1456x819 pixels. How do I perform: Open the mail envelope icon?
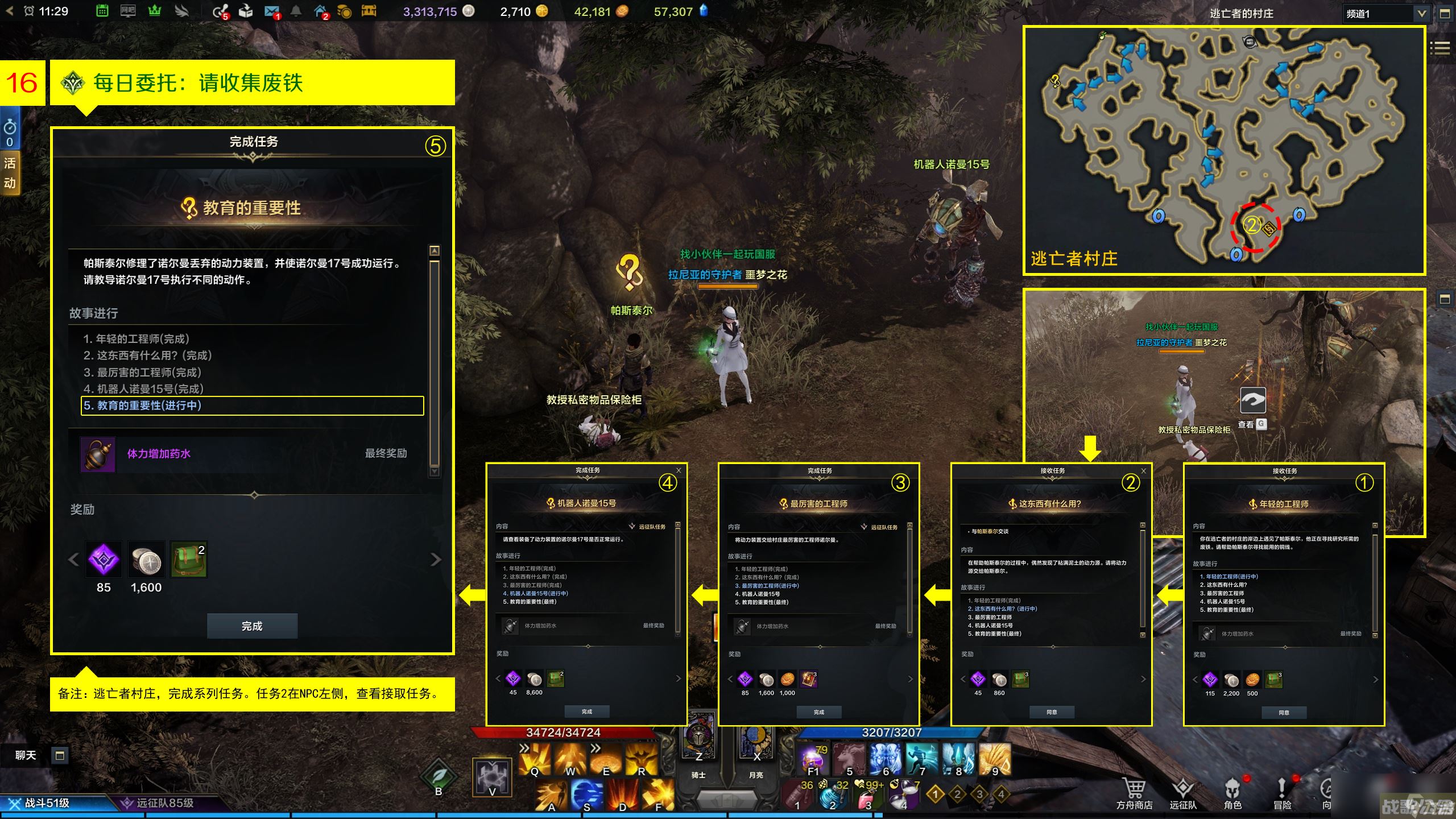[x=271, y=11]
